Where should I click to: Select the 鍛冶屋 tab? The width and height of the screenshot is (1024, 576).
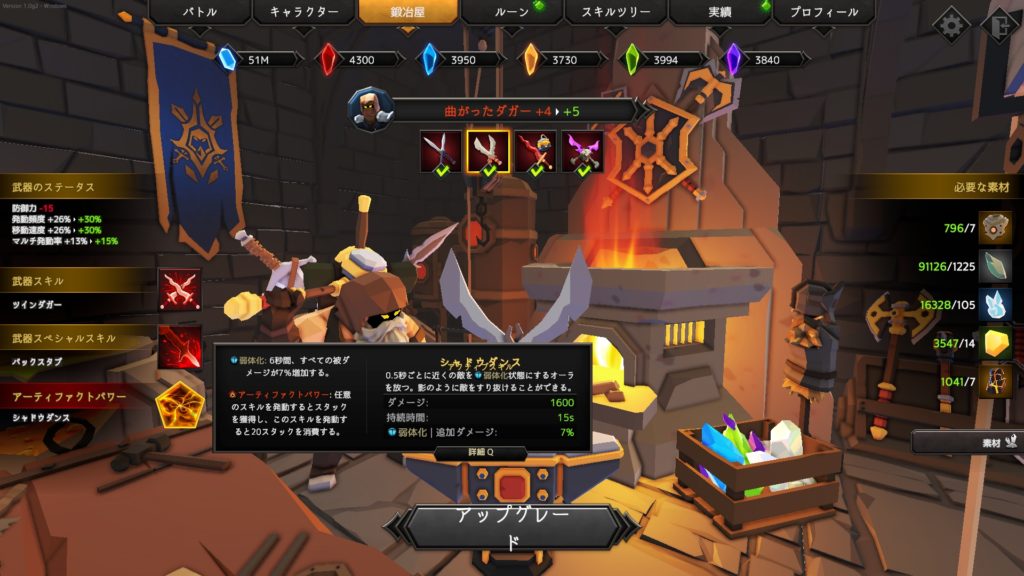(x=409, y=13)
